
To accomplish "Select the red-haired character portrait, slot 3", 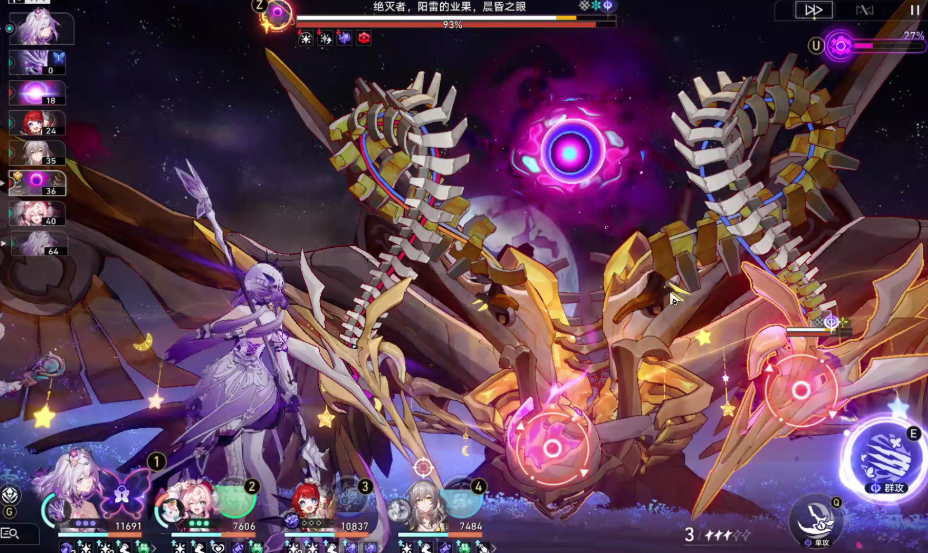I will click(314, 502).
